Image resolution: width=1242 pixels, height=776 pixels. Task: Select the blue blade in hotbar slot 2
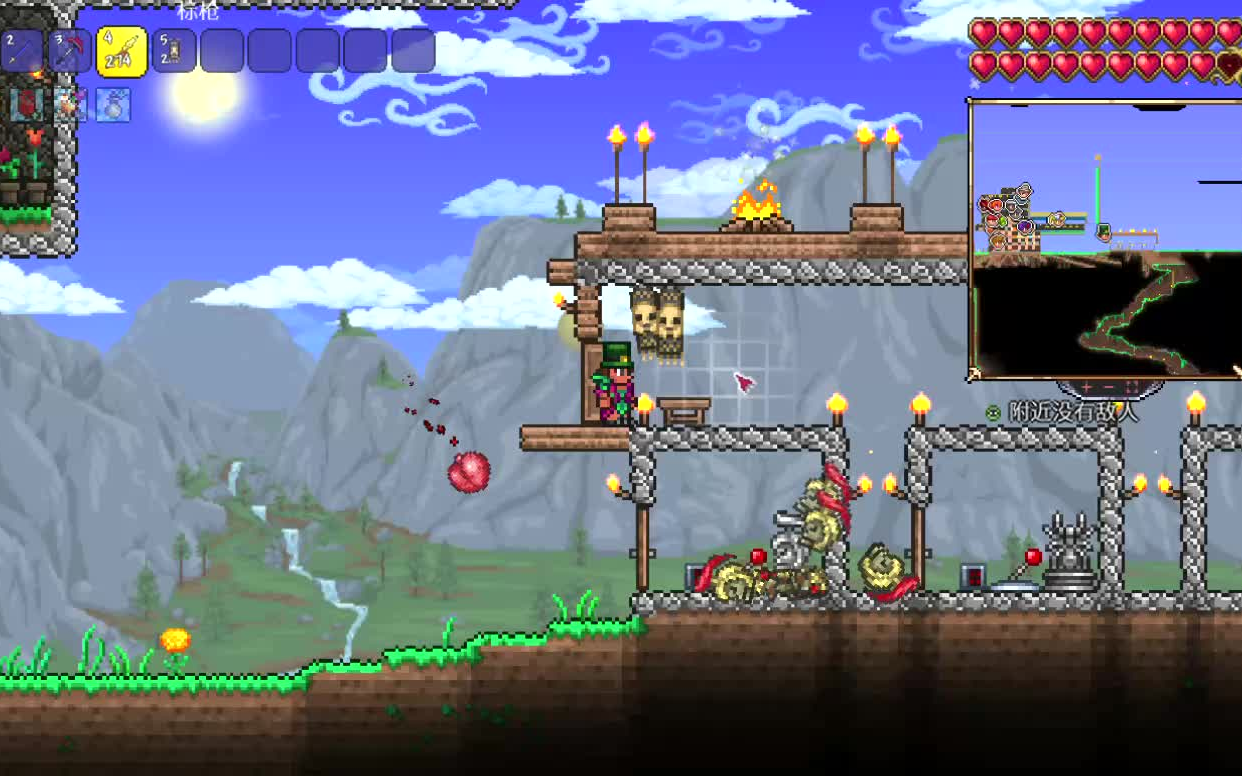pos(22,50)
